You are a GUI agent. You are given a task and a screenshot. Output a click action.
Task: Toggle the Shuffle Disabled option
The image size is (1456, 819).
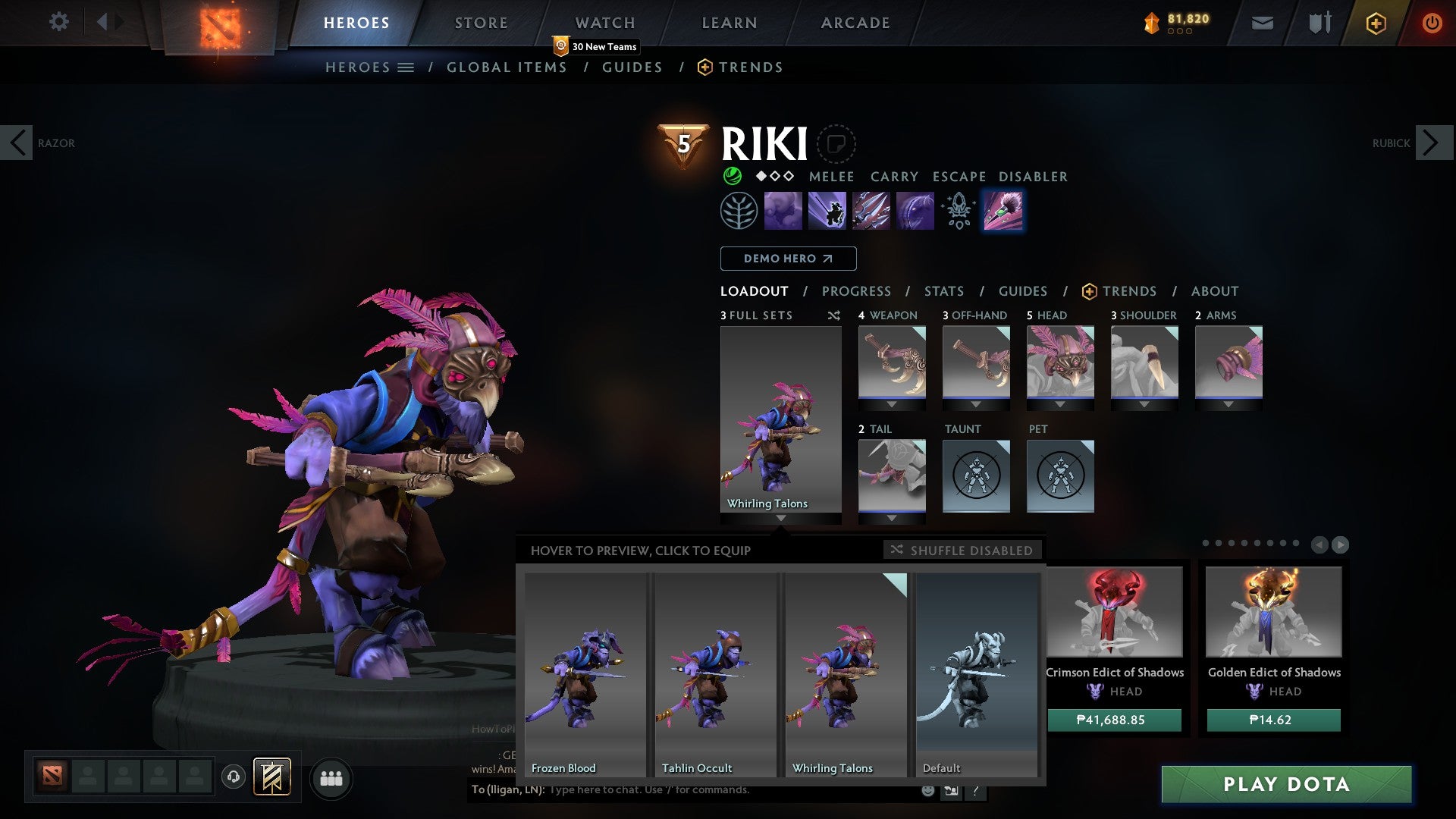coord(962,551)
